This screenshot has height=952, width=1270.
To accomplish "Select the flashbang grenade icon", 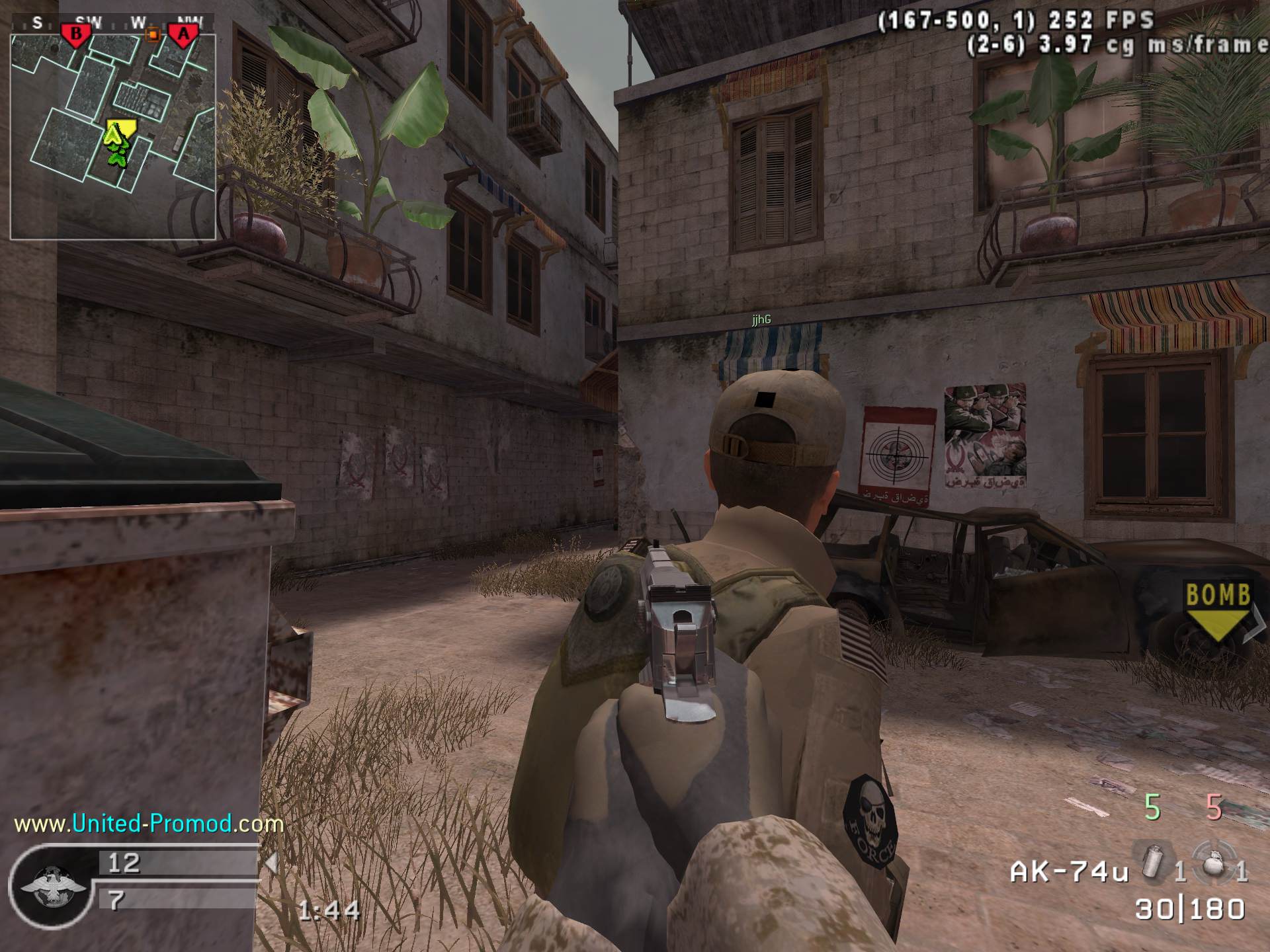I will point(1154,861).
